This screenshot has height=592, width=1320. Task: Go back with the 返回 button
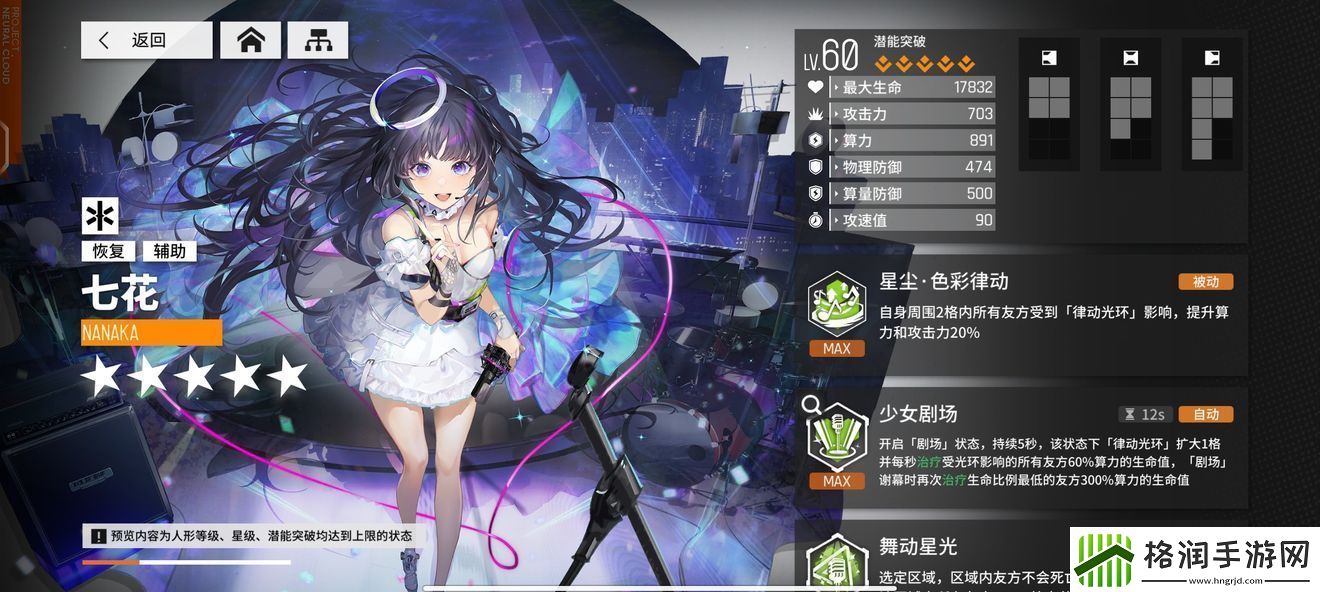coord(146,40)
